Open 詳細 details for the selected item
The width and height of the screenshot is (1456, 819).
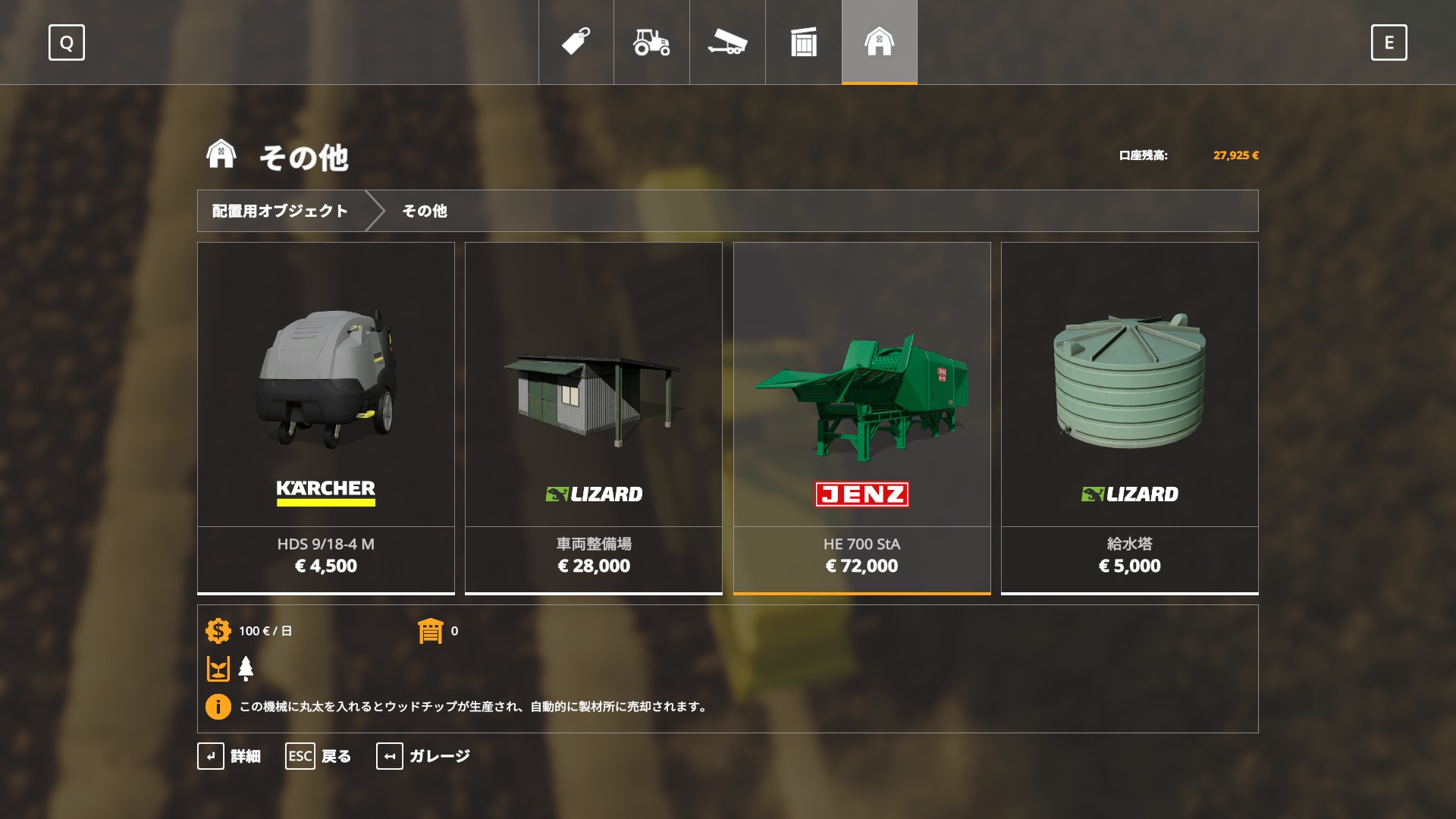(229, 756)
